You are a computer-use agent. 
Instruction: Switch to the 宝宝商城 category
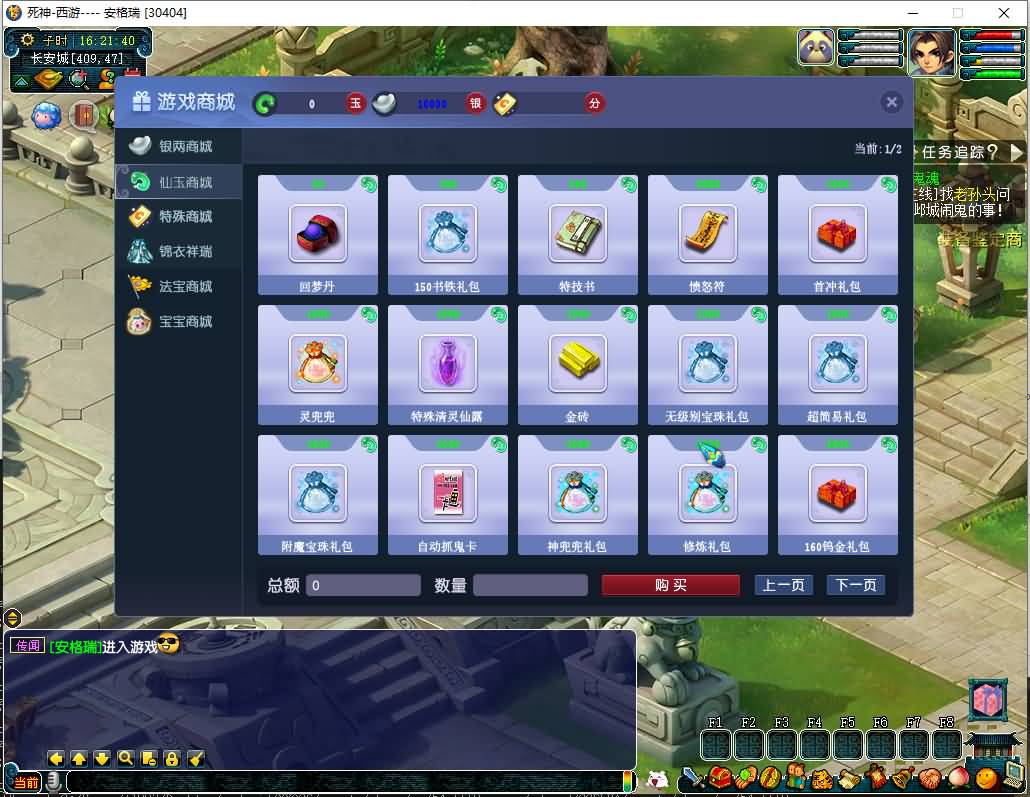coord(178,322)
